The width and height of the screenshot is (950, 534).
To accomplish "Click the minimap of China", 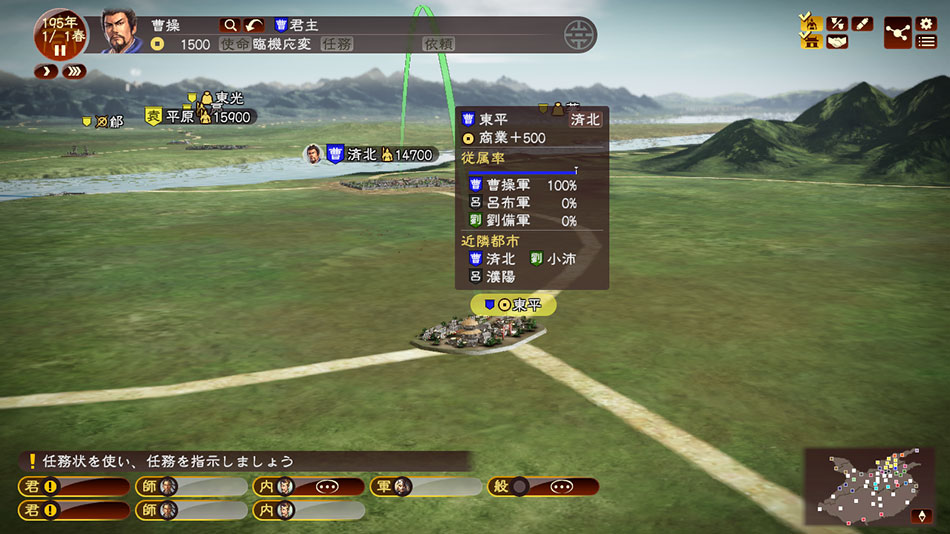I will [x=871, y=487].
